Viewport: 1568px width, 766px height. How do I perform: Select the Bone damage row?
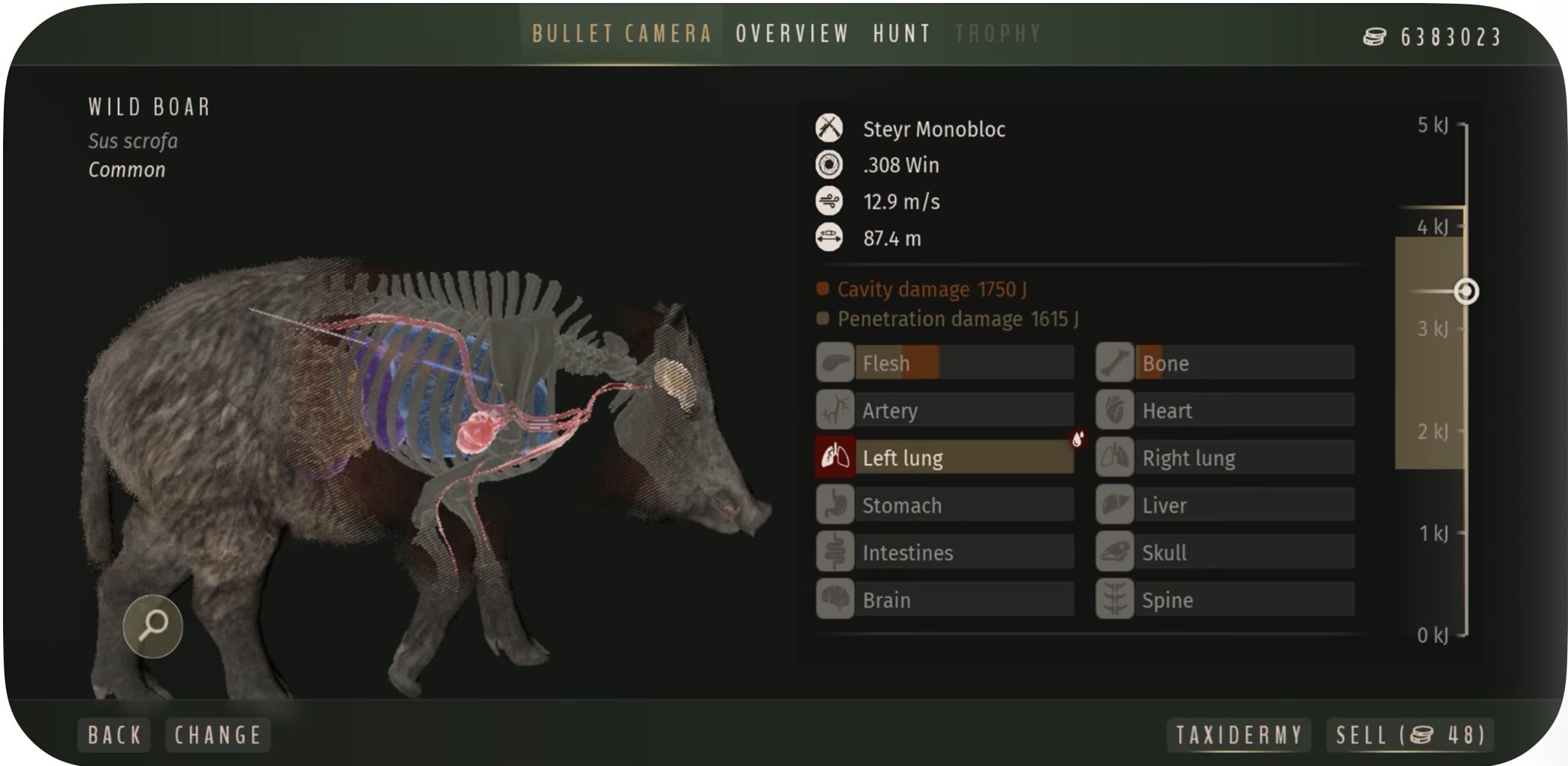coord(1226,363)
